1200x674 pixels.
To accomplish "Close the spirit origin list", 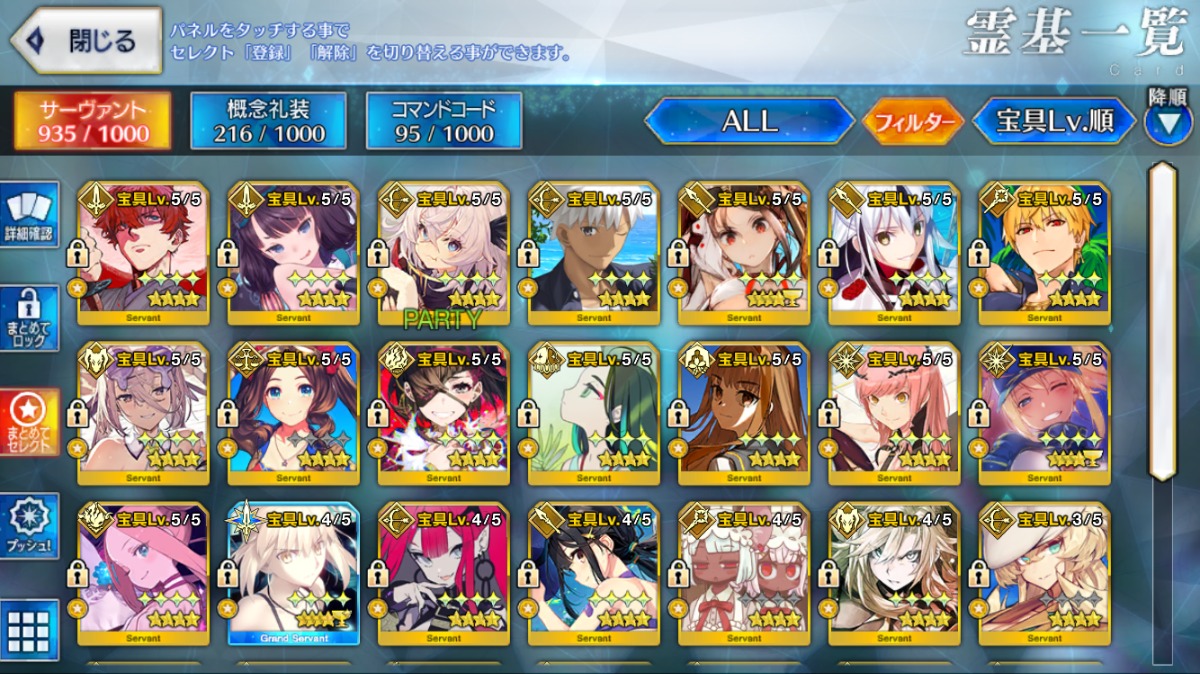I will [x=86, y=41].
